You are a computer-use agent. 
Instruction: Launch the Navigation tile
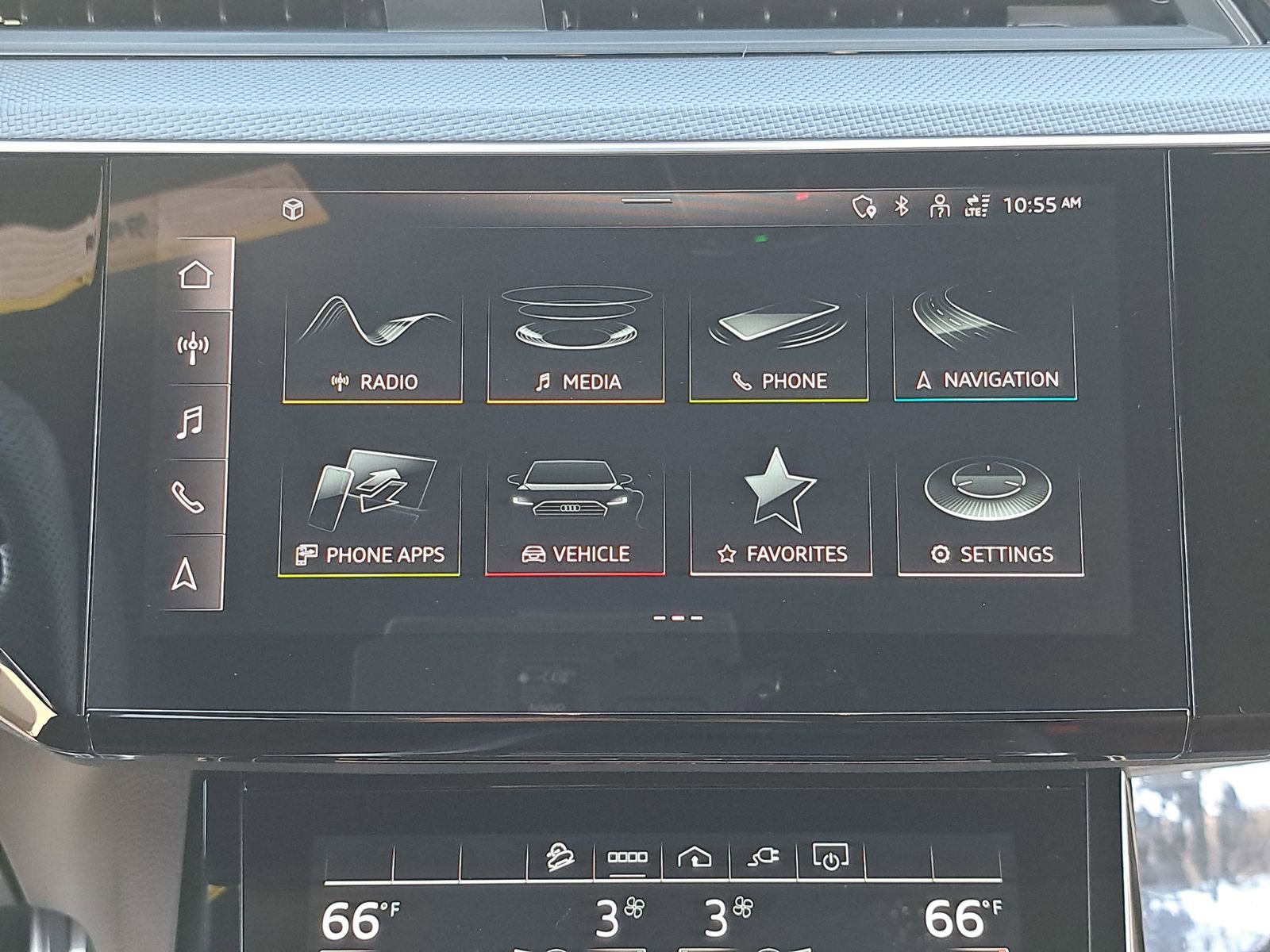985,345
